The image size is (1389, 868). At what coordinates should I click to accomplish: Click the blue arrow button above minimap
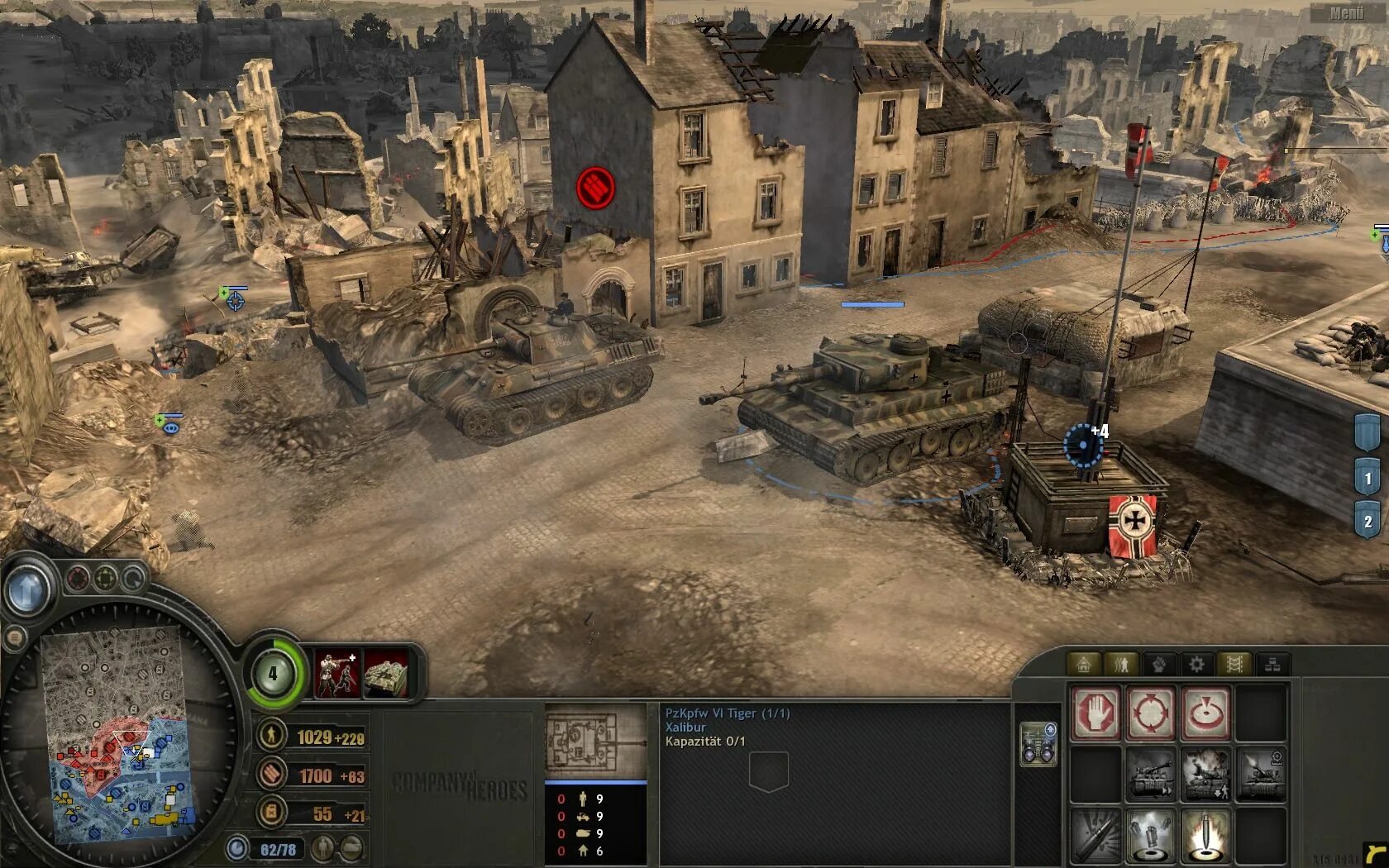point(26,589)
